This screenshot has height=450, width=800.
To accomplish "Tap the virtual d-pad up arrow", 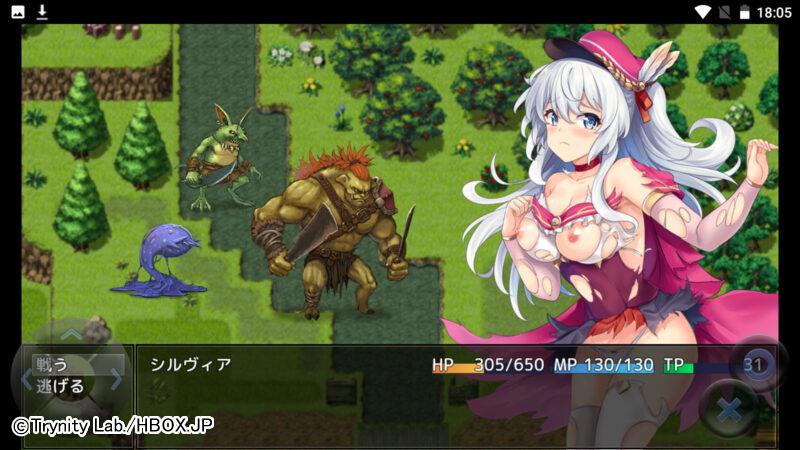I will click(71, 335).
